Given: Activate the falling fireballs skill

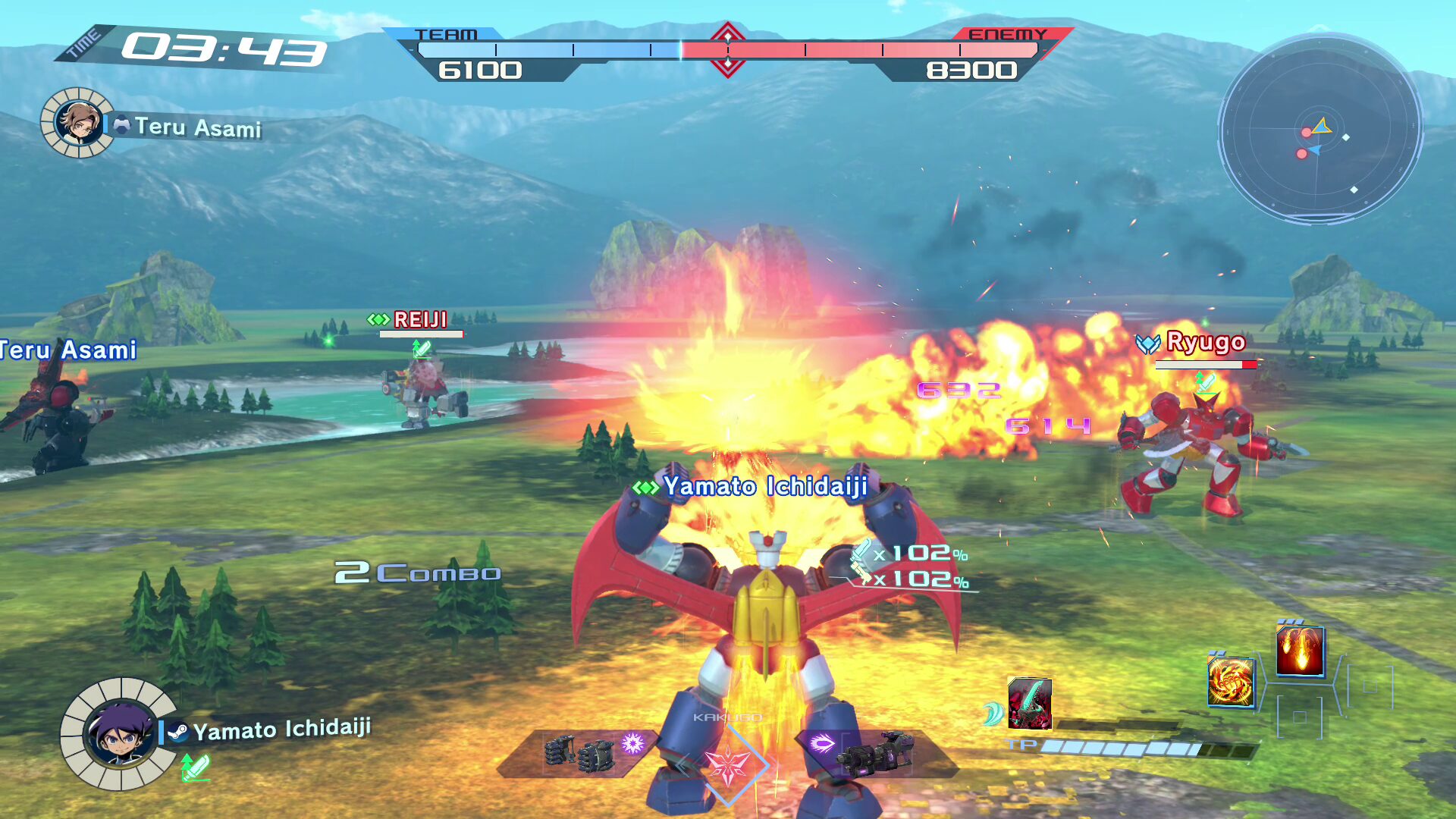Looking at the screenshot, I should coord(1300,650).
